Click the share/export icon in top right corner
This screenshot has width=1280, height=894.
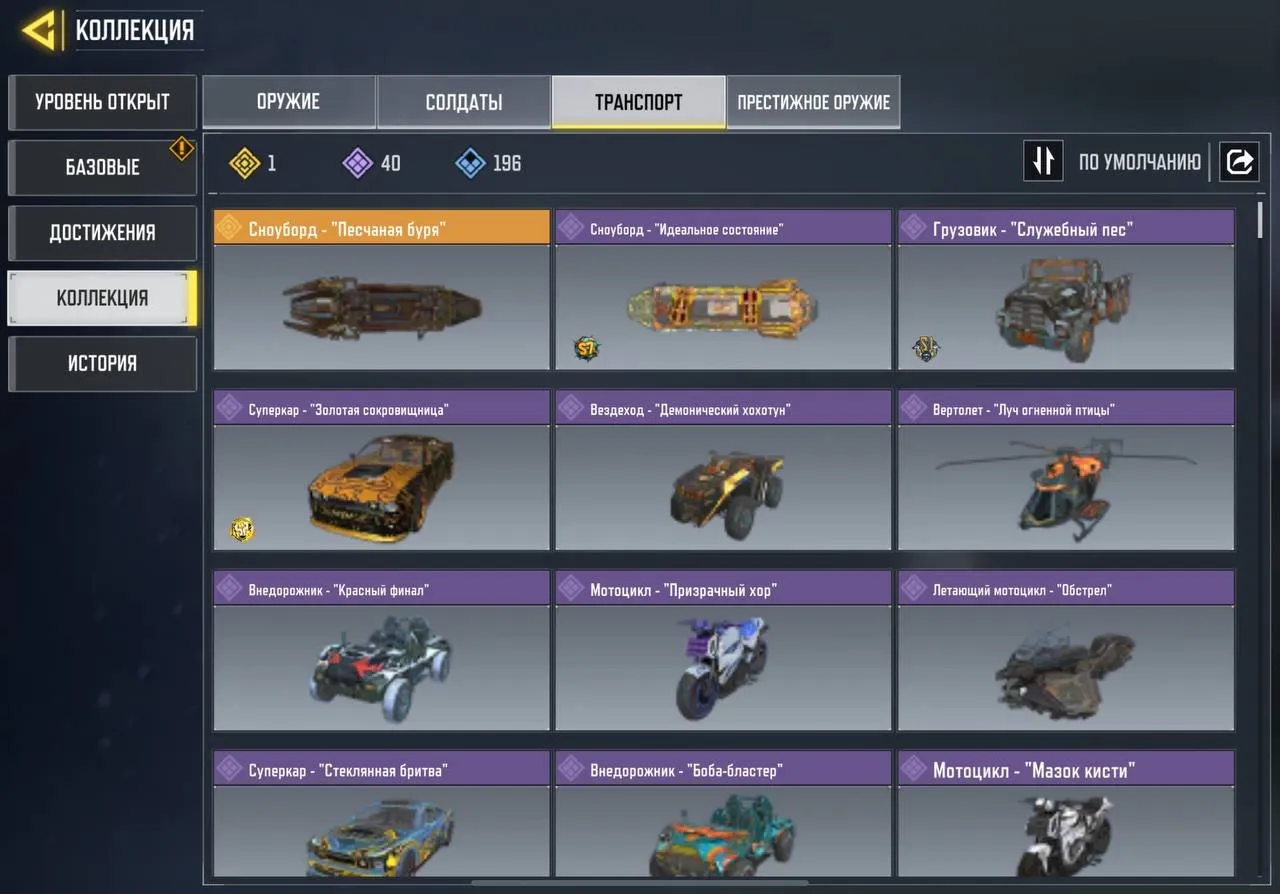pos(1239,160)
